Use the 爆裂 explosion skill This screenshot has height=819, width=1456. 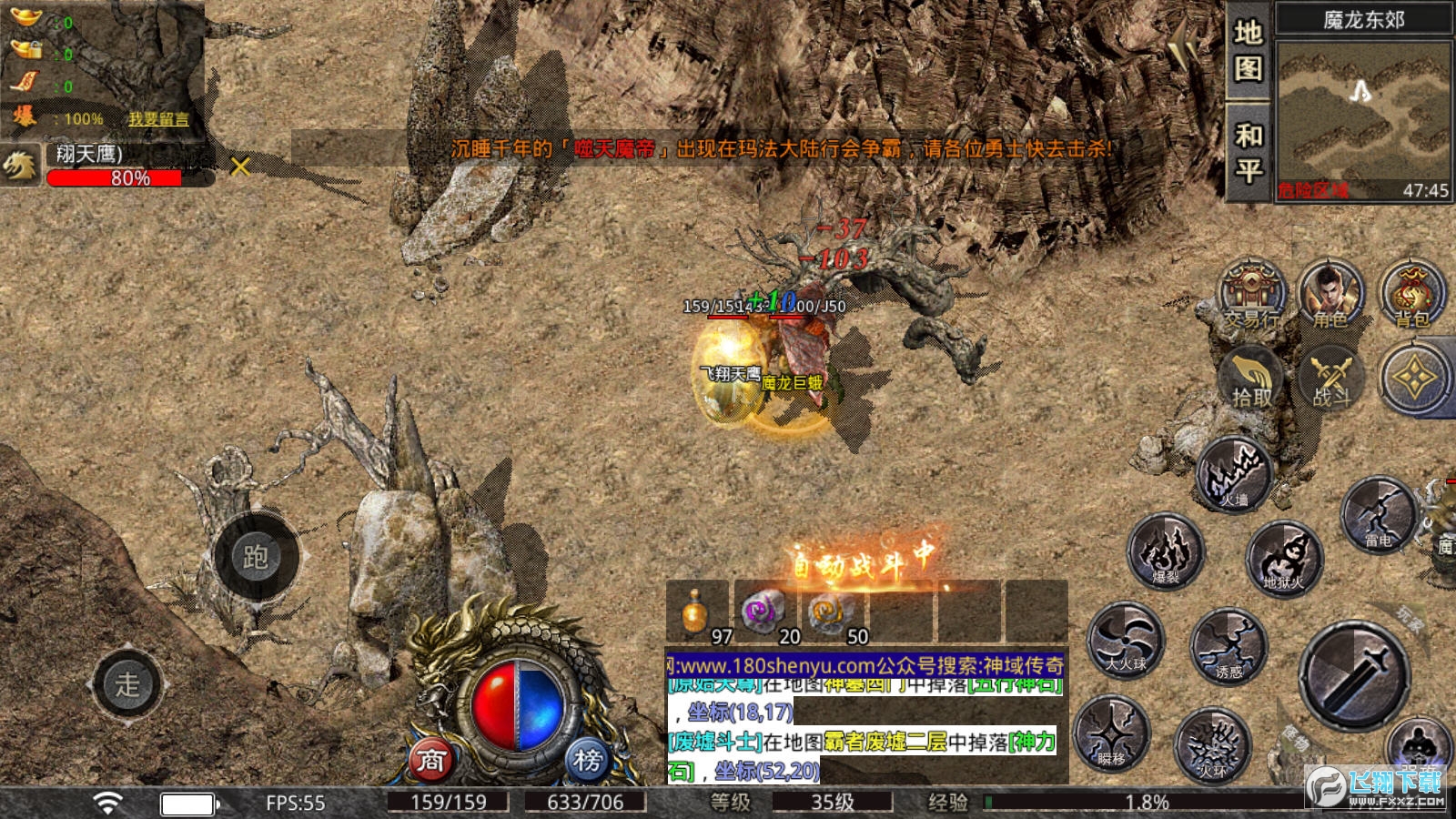[x=1166, y=551]
